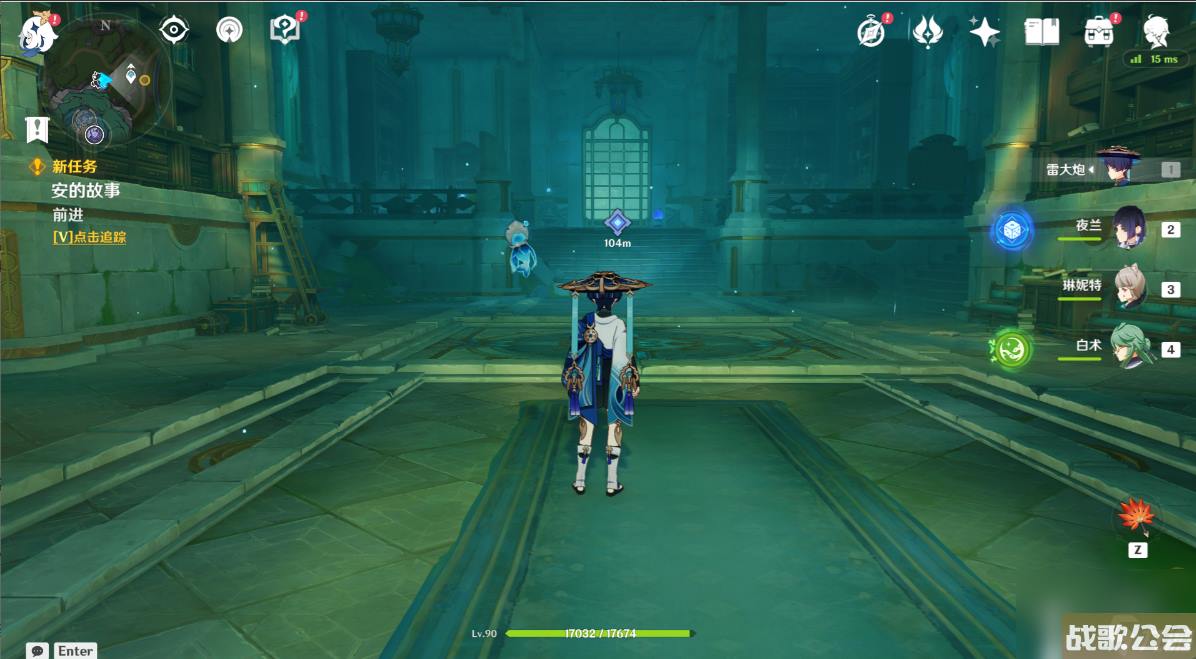Open the chat box speech bubble

(38, 650)
